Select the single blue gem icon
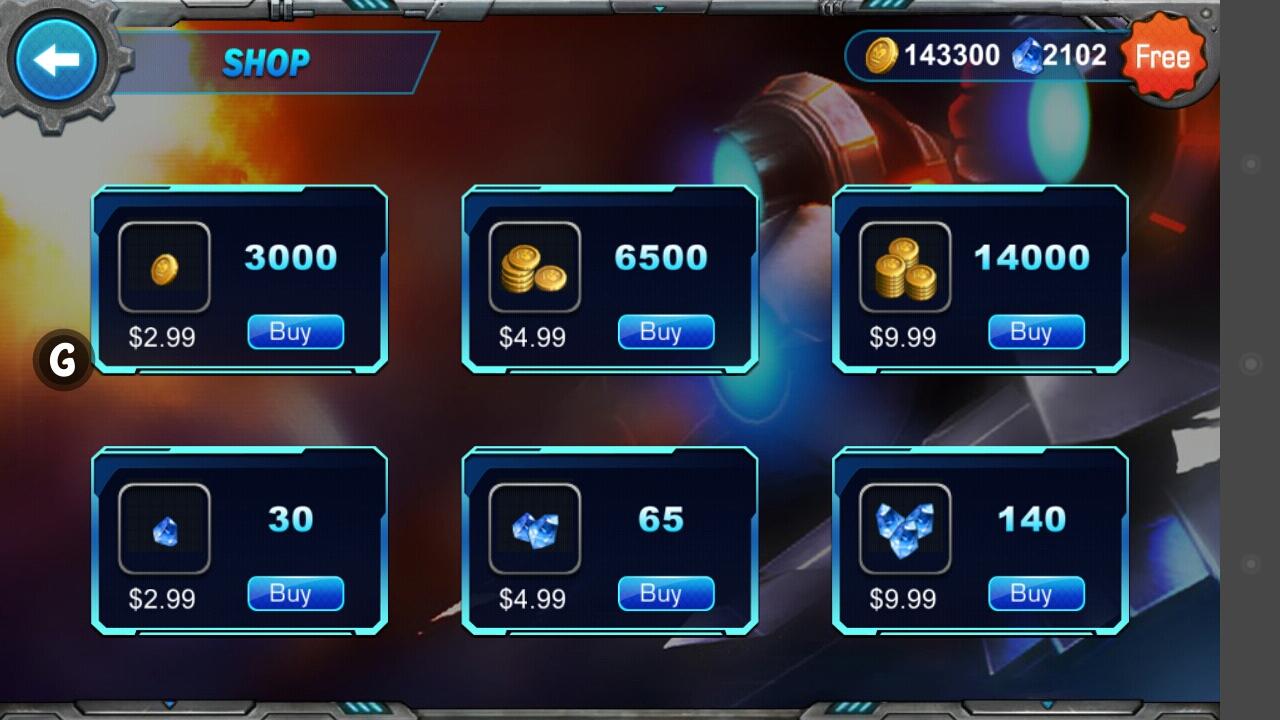Viewport: 1280px width, 720px height. 163,528
